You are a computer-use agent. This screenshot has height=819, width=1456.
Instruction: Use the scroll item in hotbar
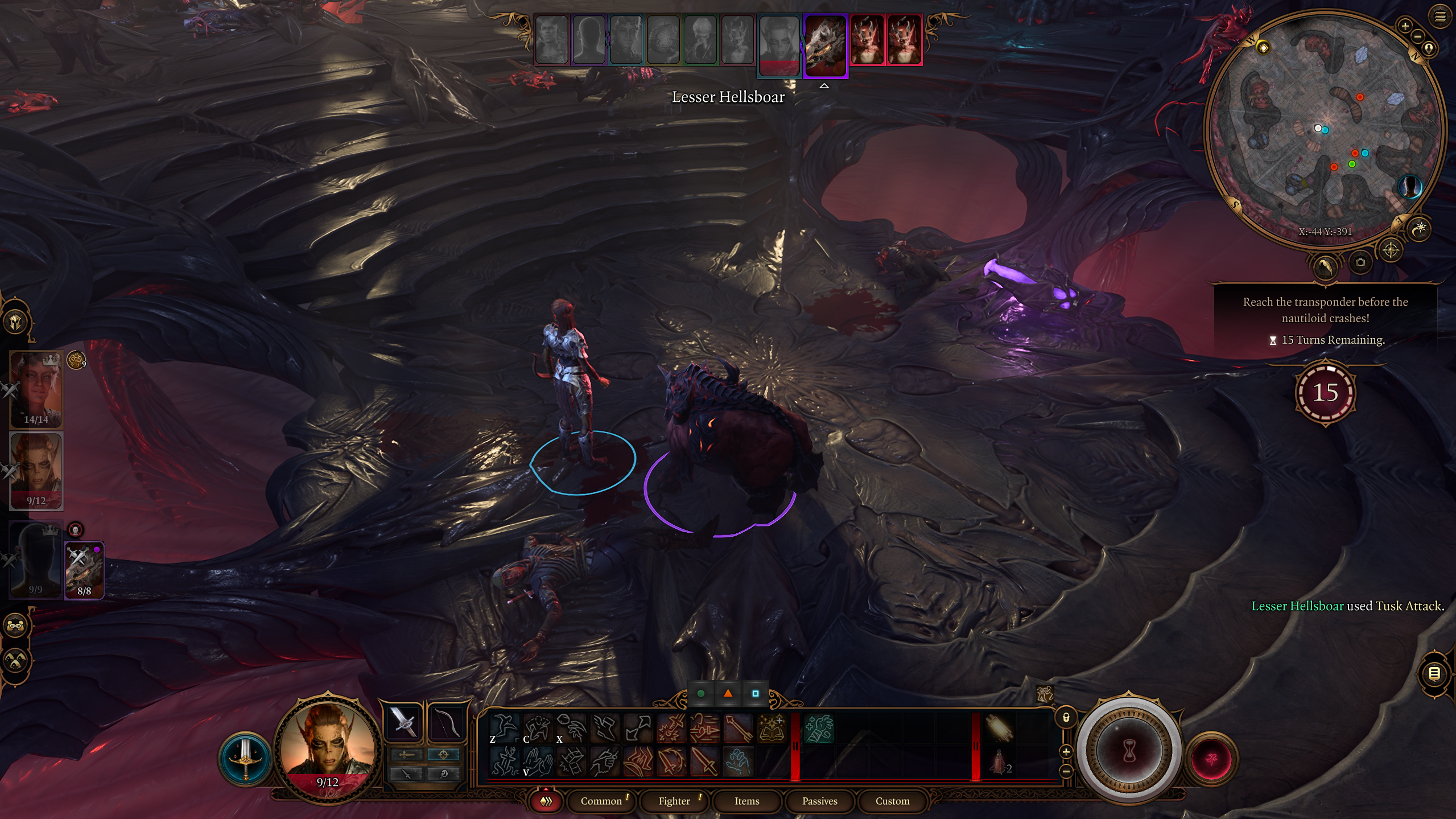pyautogui.click(x=999, y=728)
